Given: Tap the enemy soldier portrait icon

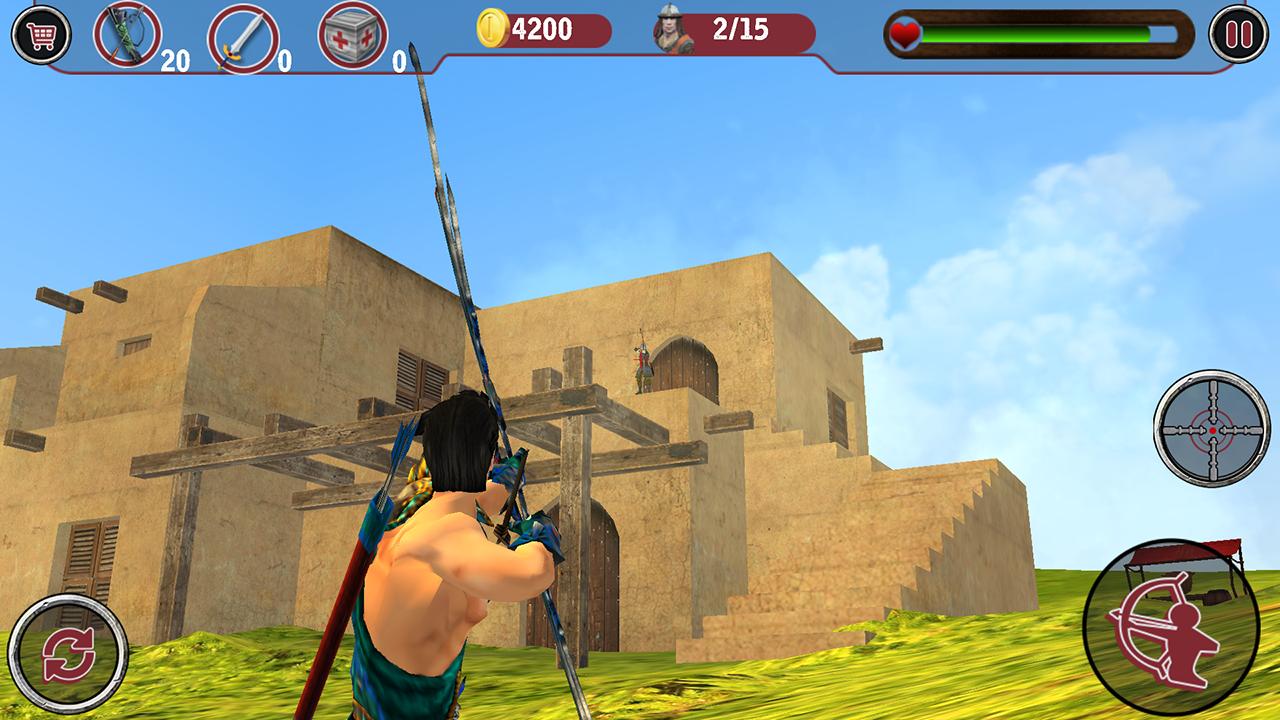Looking at the screenshot, I should pyautogui.click(x=671, y=30).
